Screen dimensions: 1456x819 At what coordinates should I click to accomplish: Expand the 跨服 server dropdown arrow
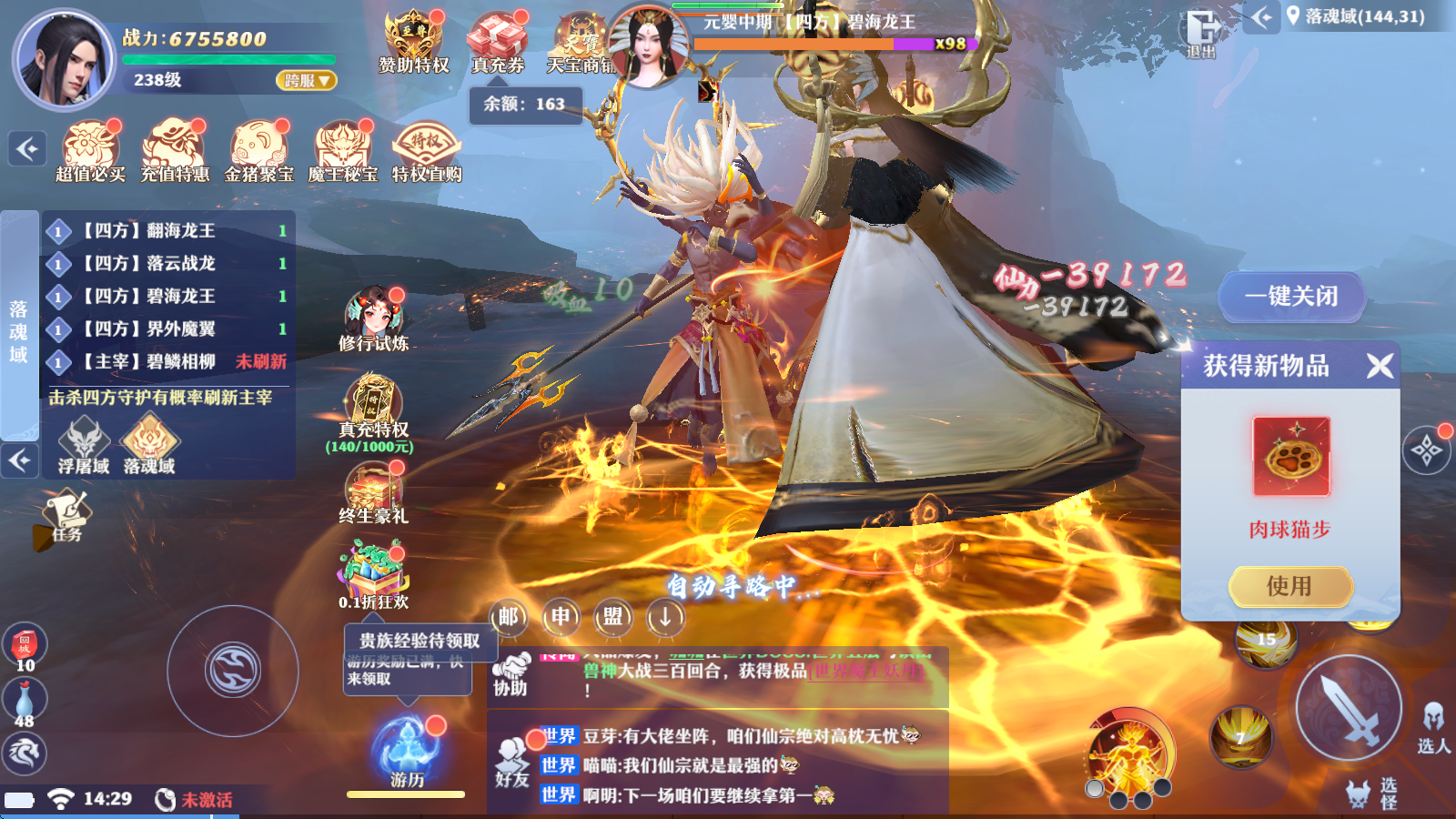(323, 80)
